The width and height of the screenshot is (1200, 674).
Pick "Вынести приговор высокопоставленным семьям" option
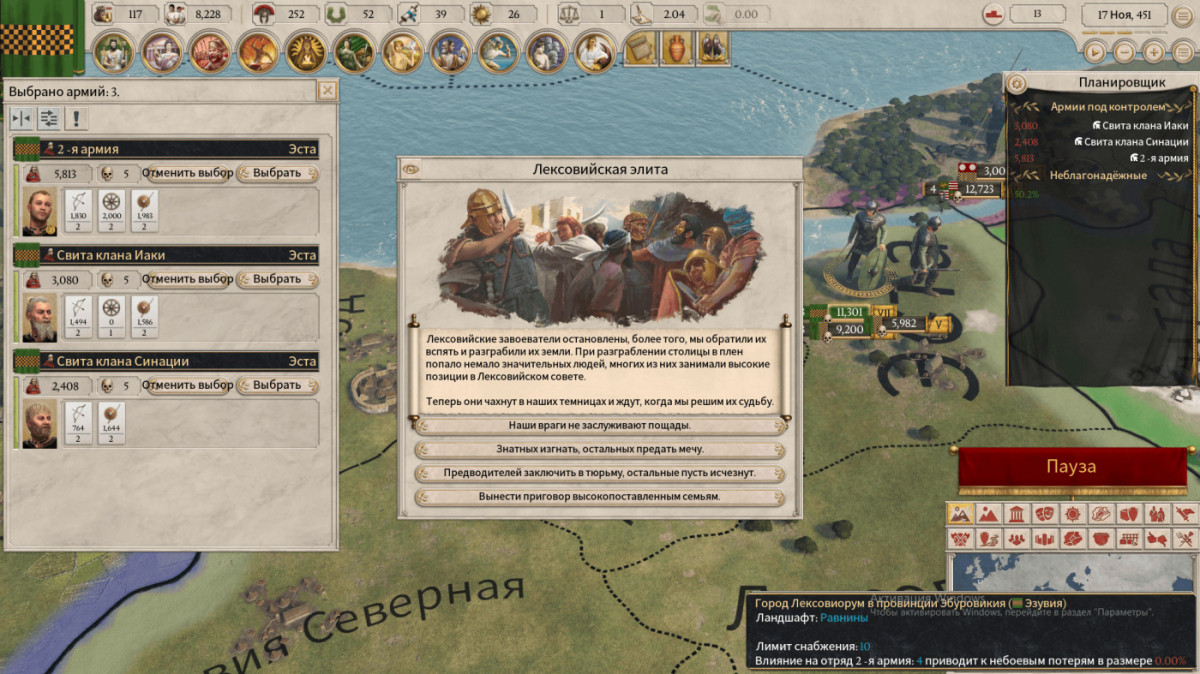click(599, 497)
